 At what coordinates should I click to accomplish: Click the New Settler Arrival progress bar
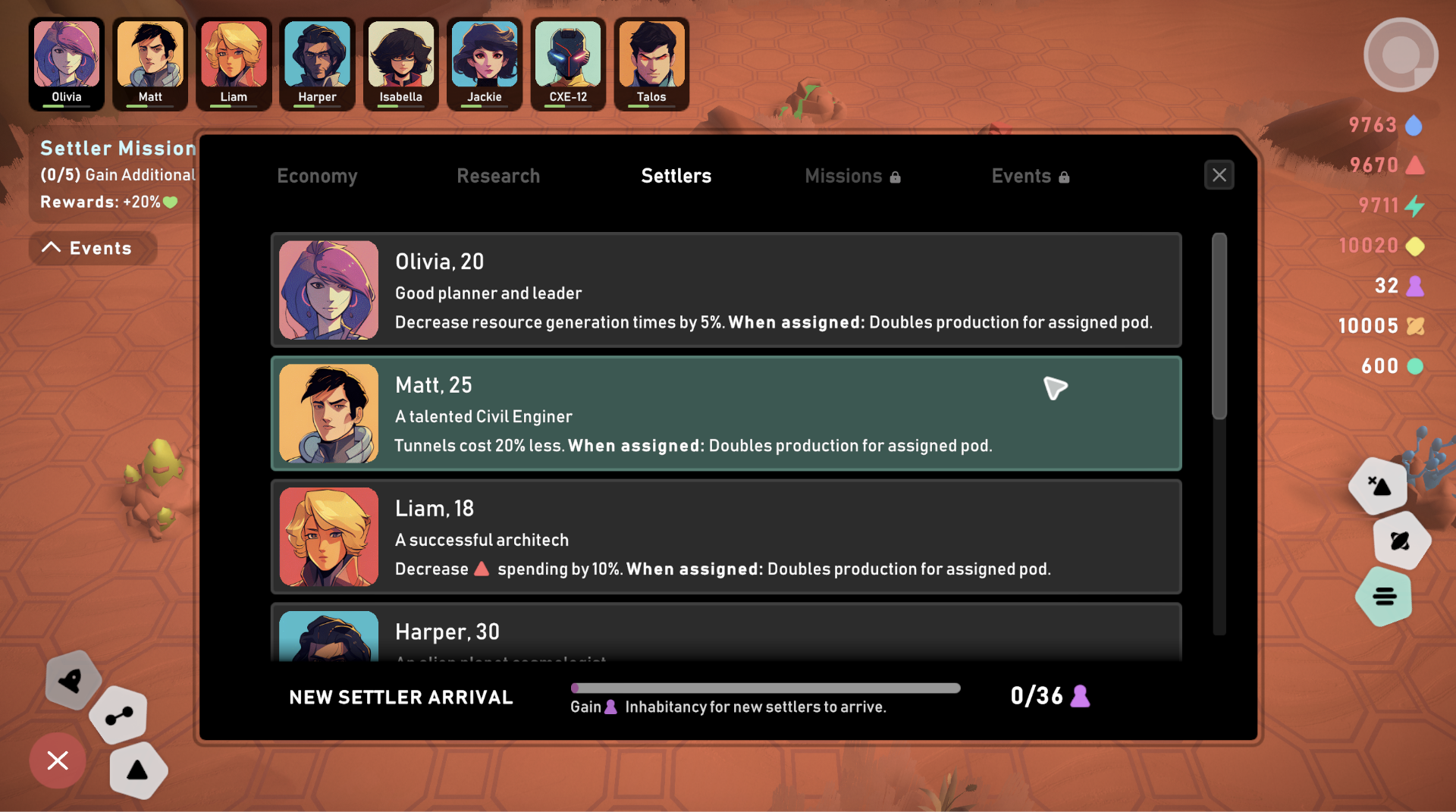click(x=765, y=688)
